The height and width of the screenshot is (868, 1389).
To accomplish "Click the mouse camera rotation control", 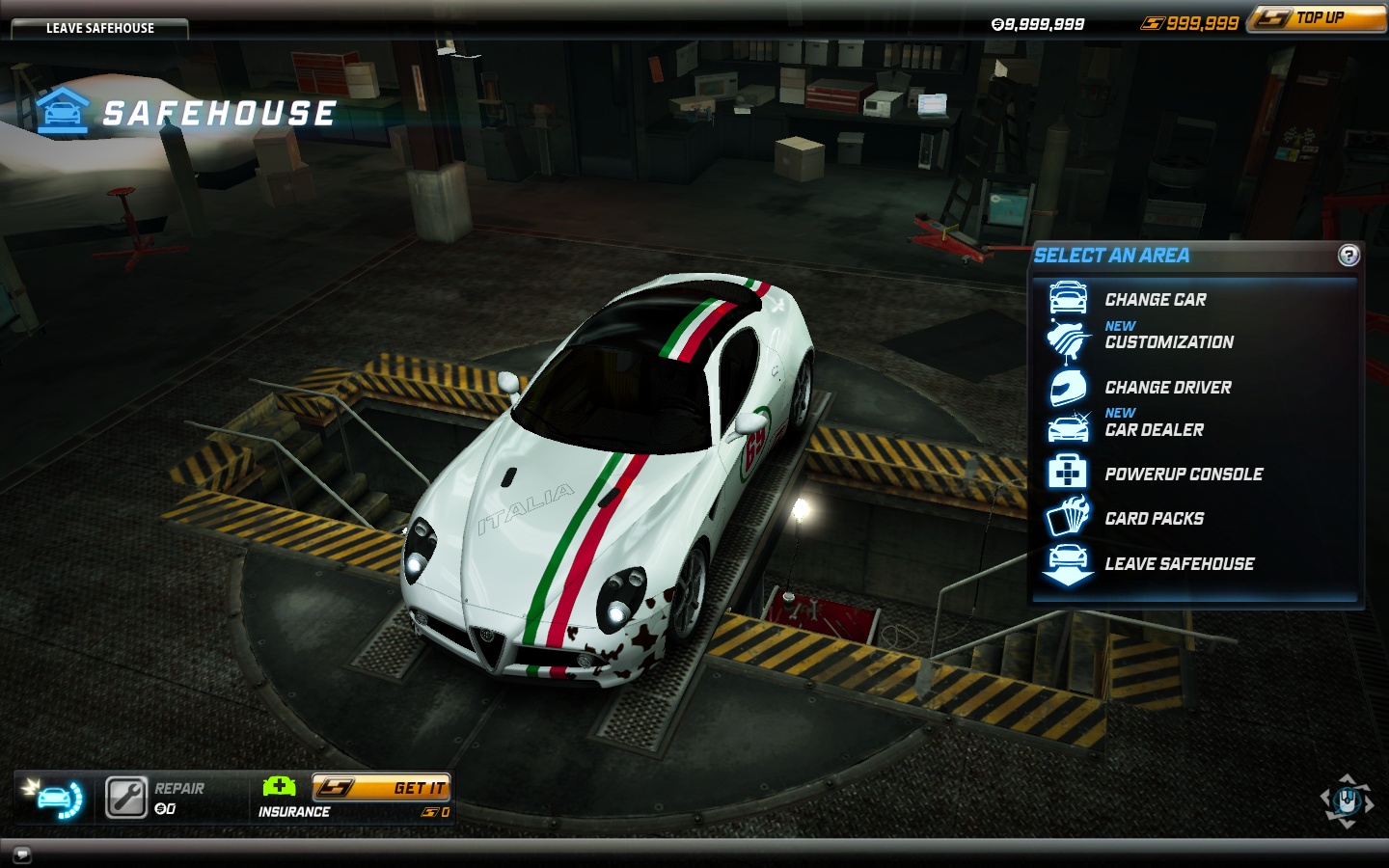I will coord(1347,800).
